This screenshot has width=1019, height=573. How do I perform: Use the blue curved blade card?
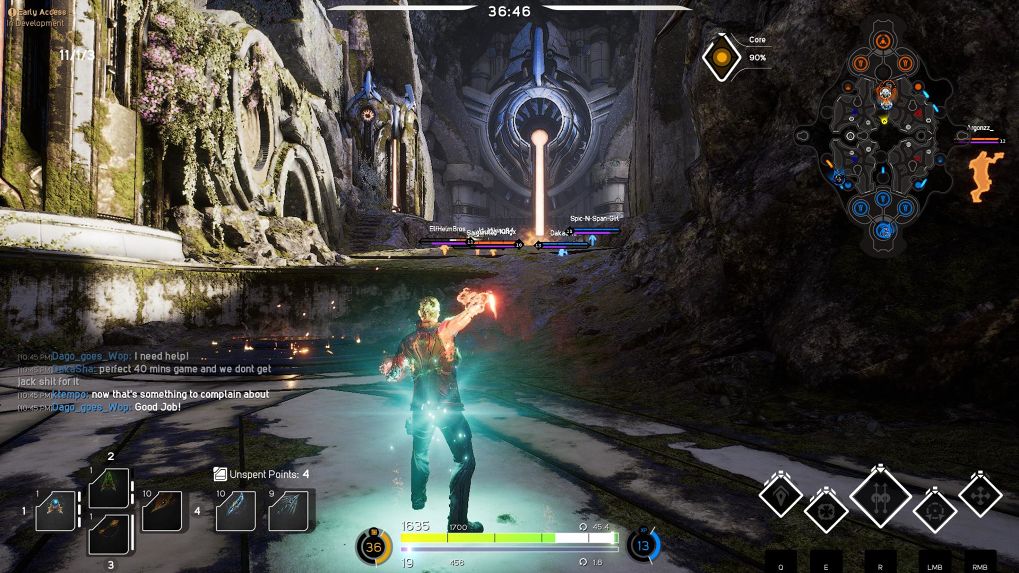[x=236, y=510]
